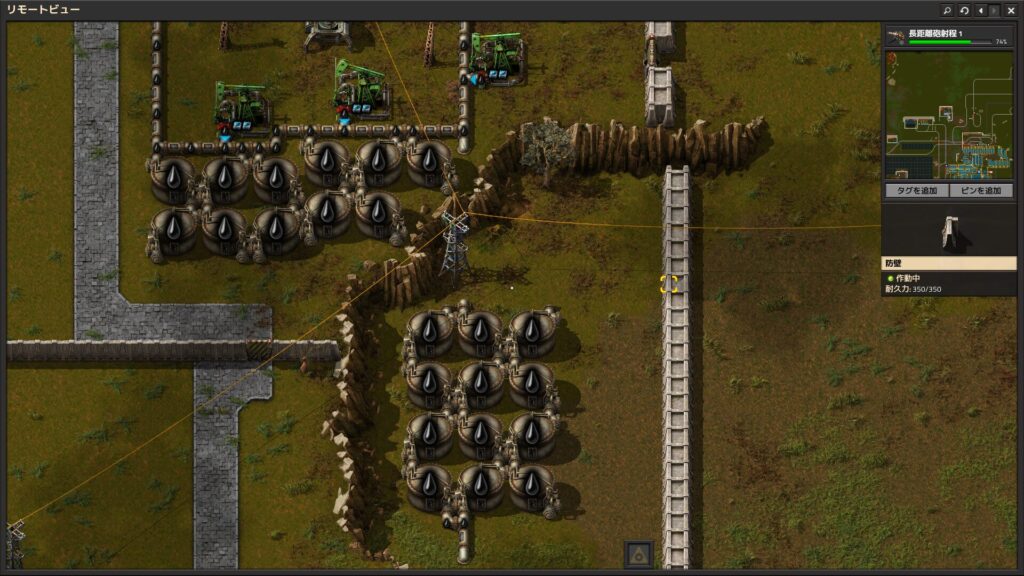Click the タグを追加 (add tag) button

click(x=915, y=190)
